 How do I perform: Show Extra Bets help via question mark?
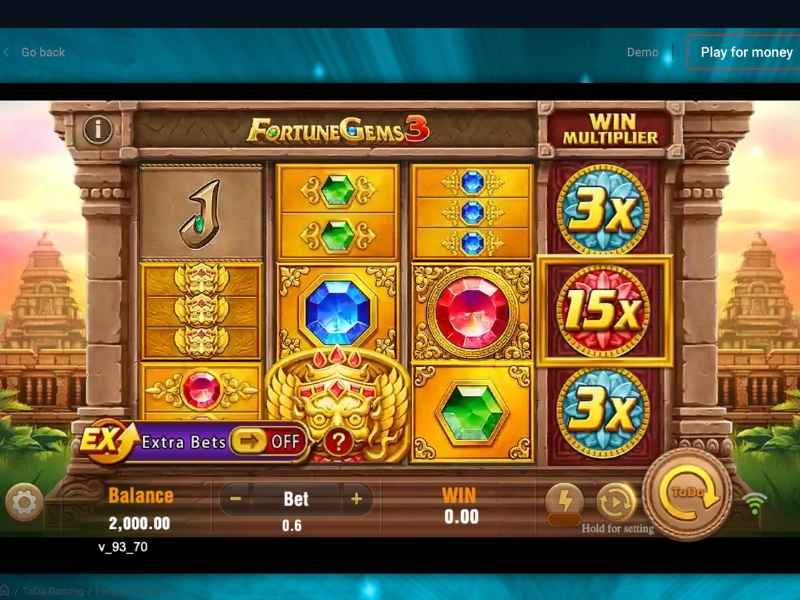339,442
